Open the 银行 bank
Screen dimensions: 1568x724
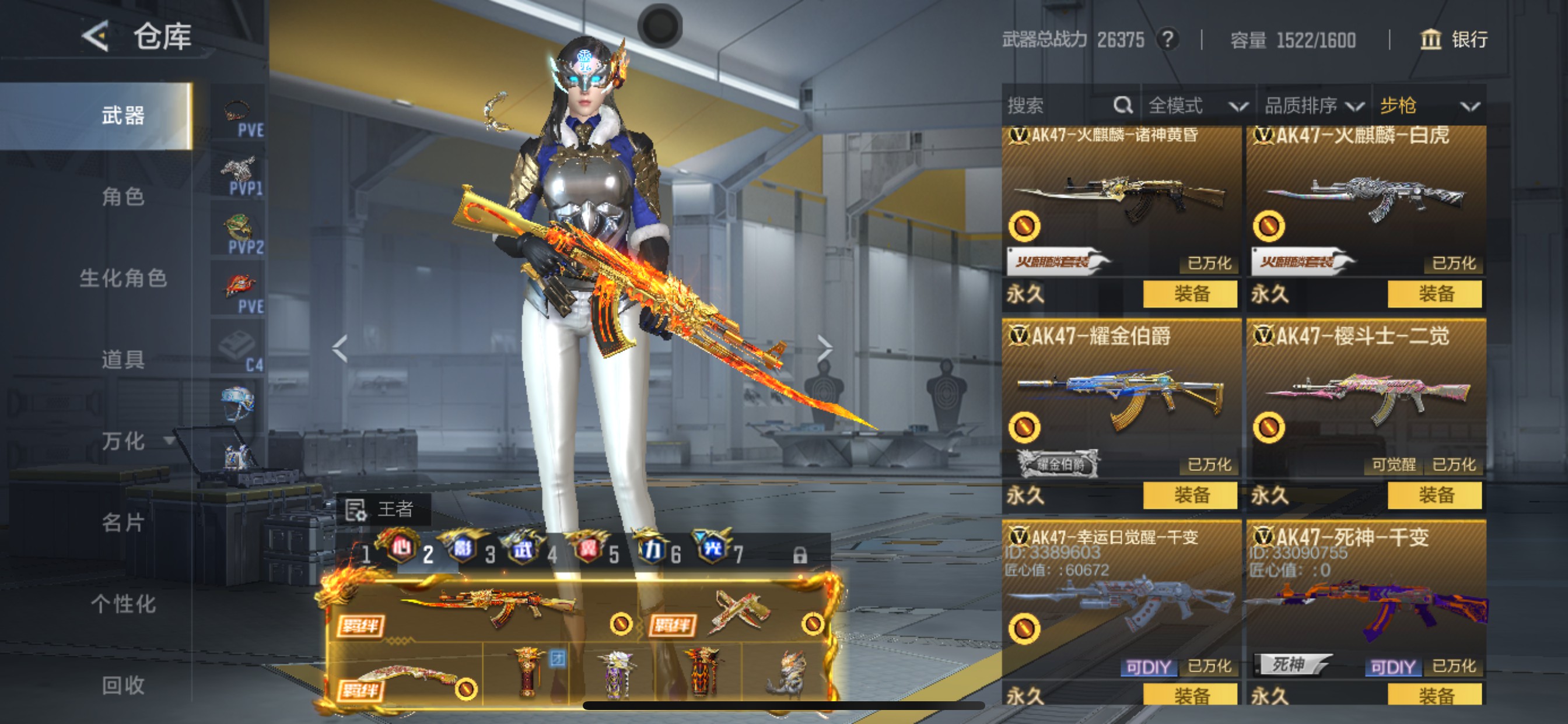pyautogui.click(x=1454, y=40)
